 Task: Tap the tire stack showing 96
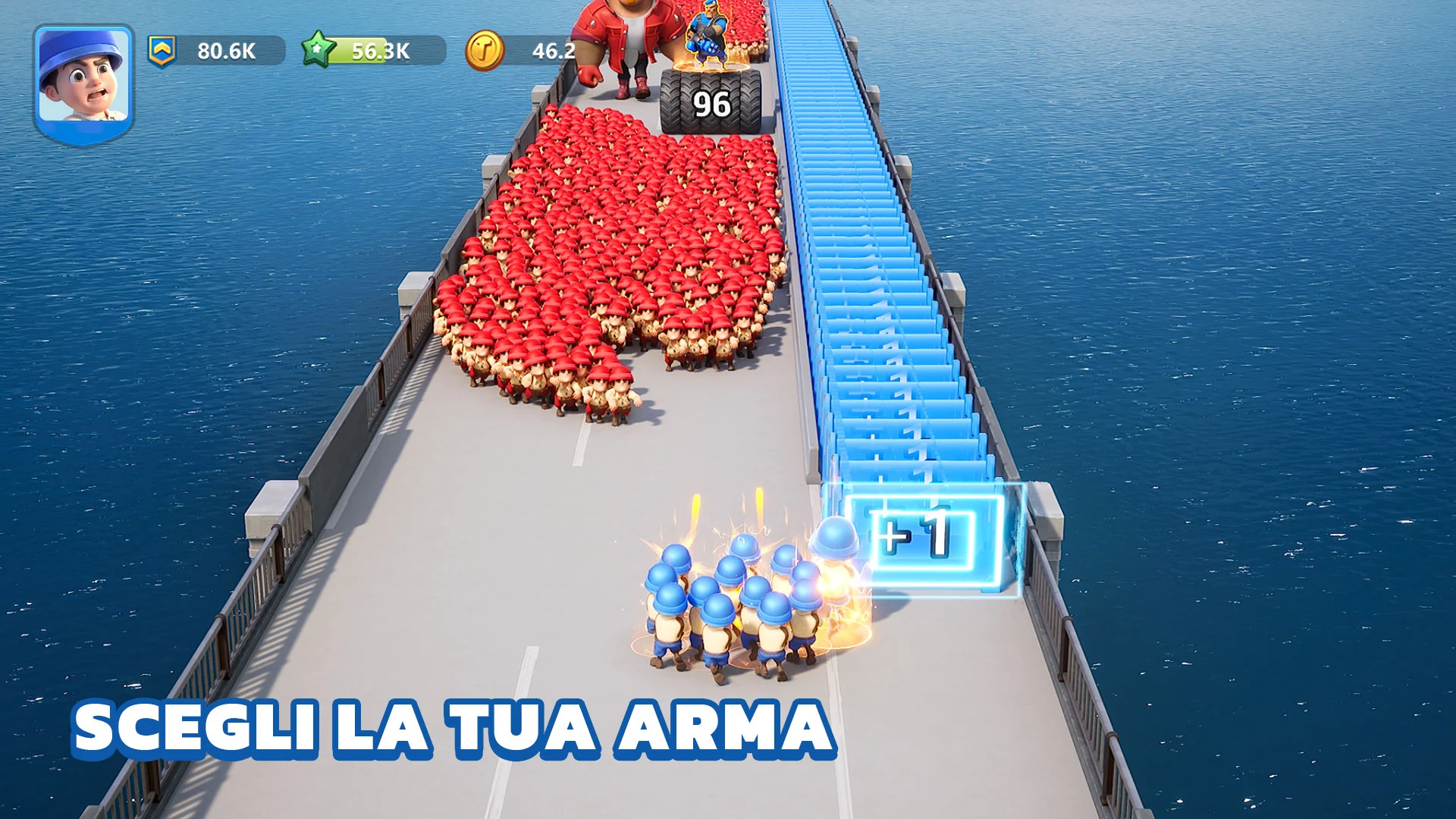tap(707, 102)
